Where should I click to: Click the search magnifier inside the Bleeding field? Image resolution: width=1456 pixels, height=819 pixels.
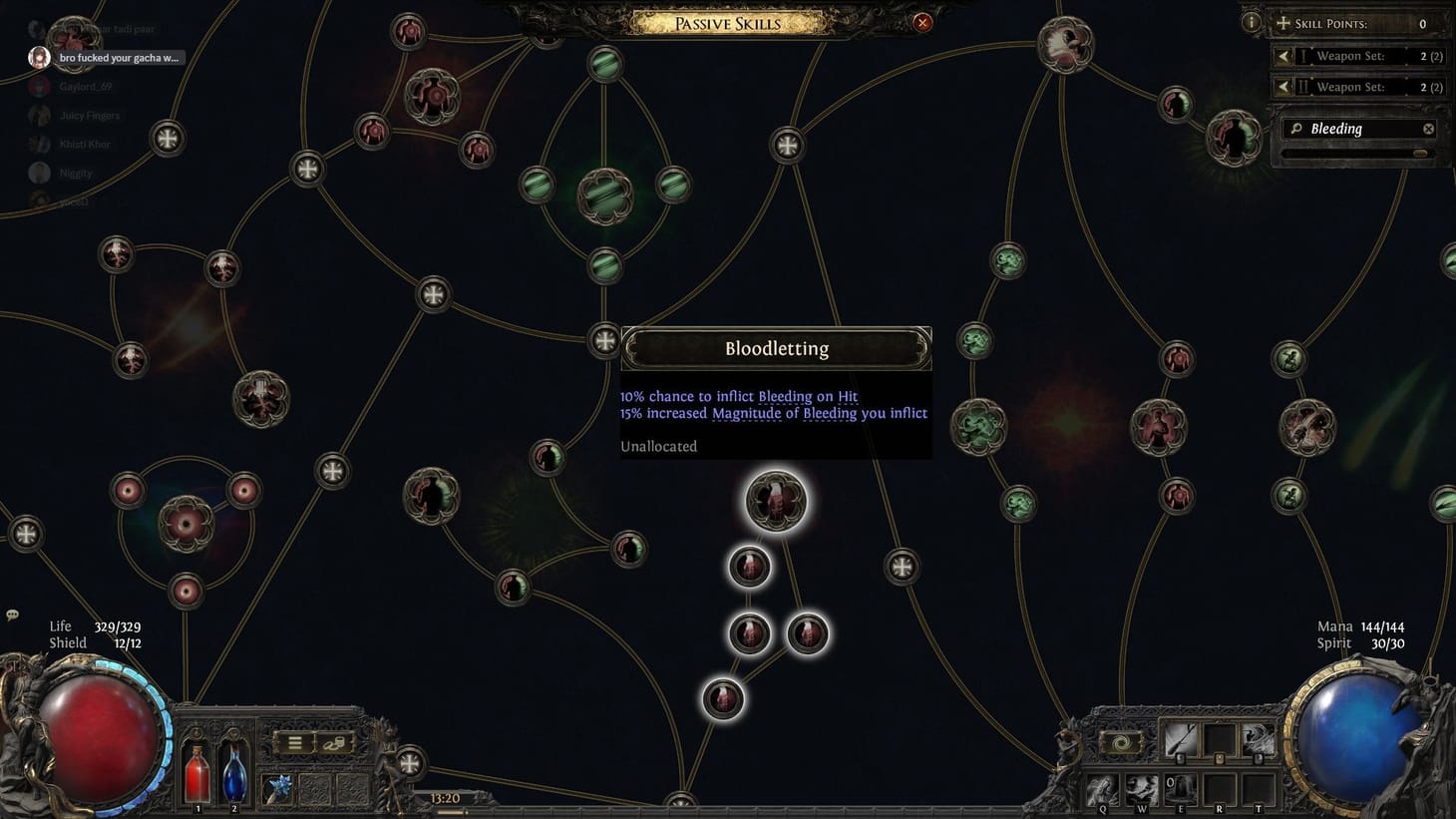[x=1296, y=129]
